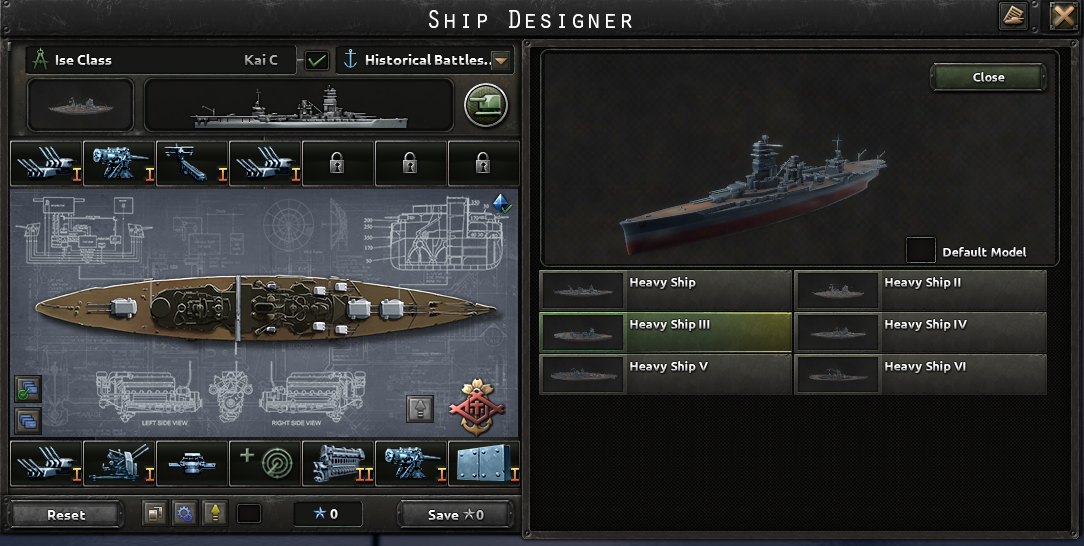Close the hull model picker panel
Image resolution: width=1084 pixels, height=546 pixels.
tap(988, 77)
